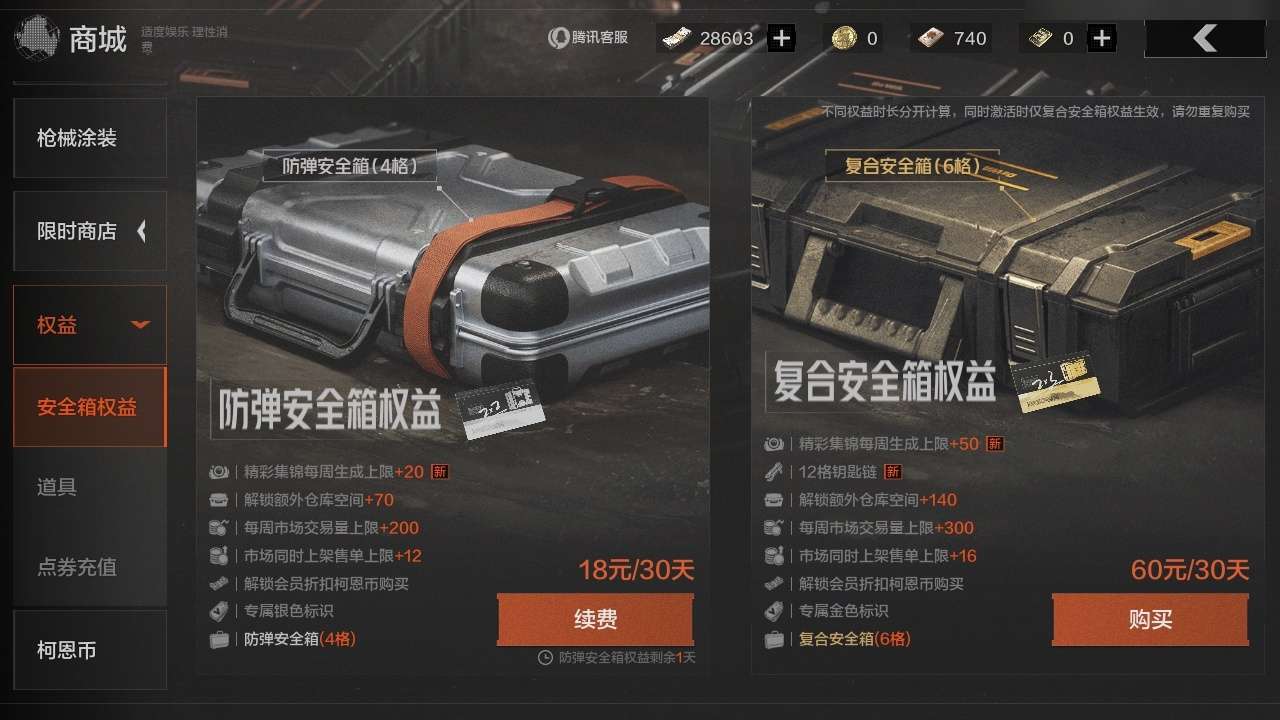
Task: Renew with the 续费 button
Action: 595,620
